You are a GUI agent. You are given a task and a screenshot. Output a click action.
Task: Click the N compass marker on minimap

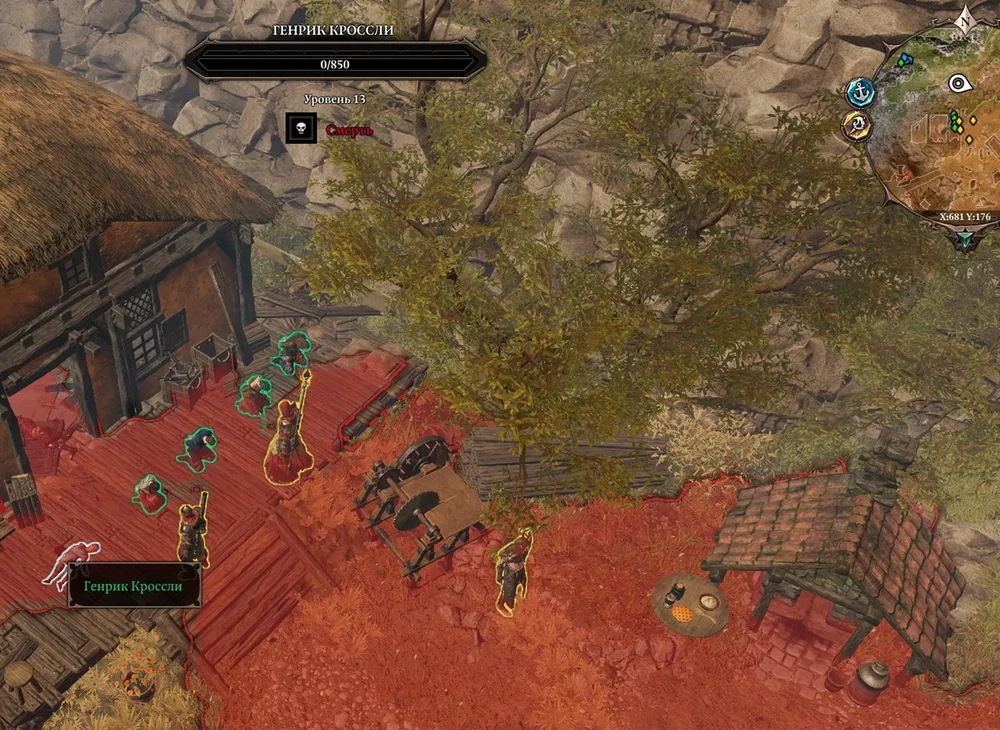[x=964, y=19]
